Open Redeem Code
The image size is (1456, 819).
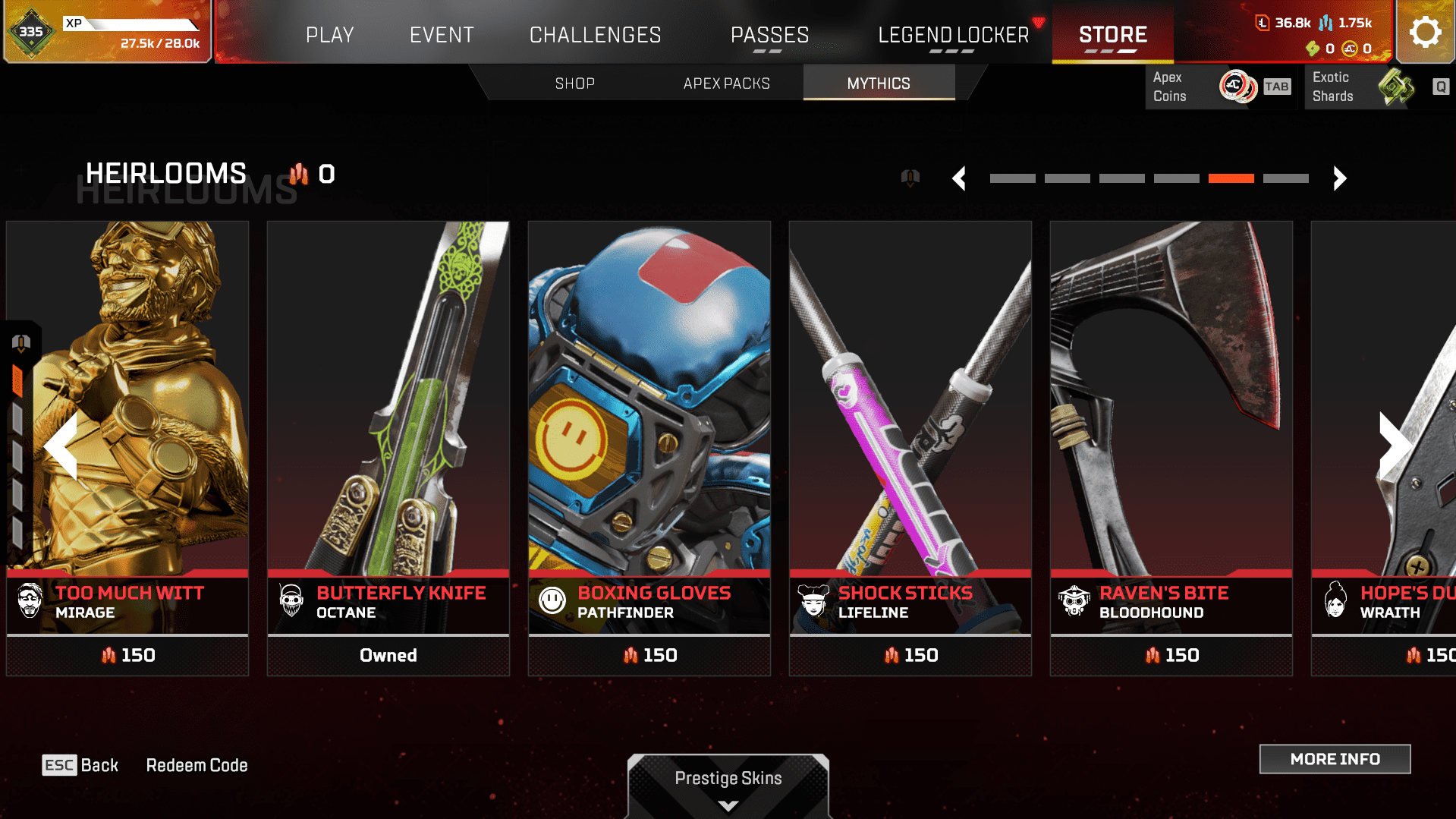[x=197, y=765]
